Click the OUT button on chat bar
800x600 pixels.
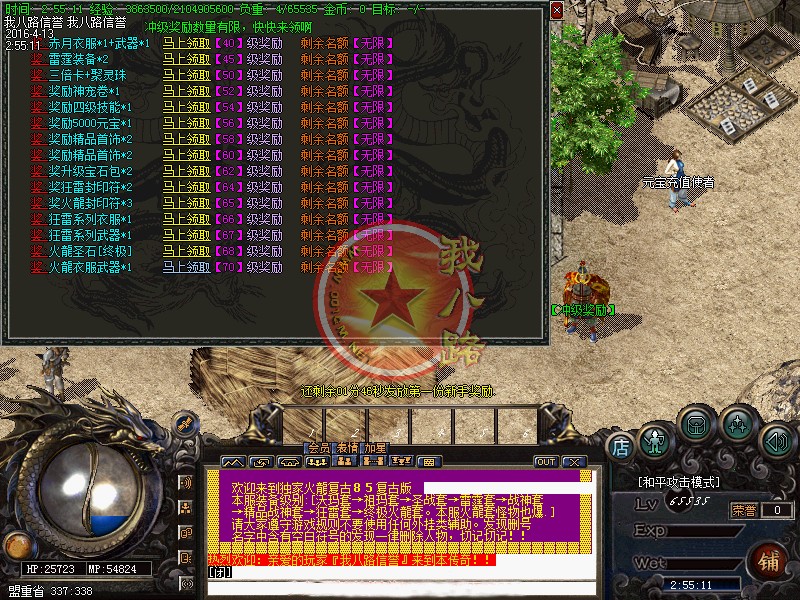[x=546, y=462]
